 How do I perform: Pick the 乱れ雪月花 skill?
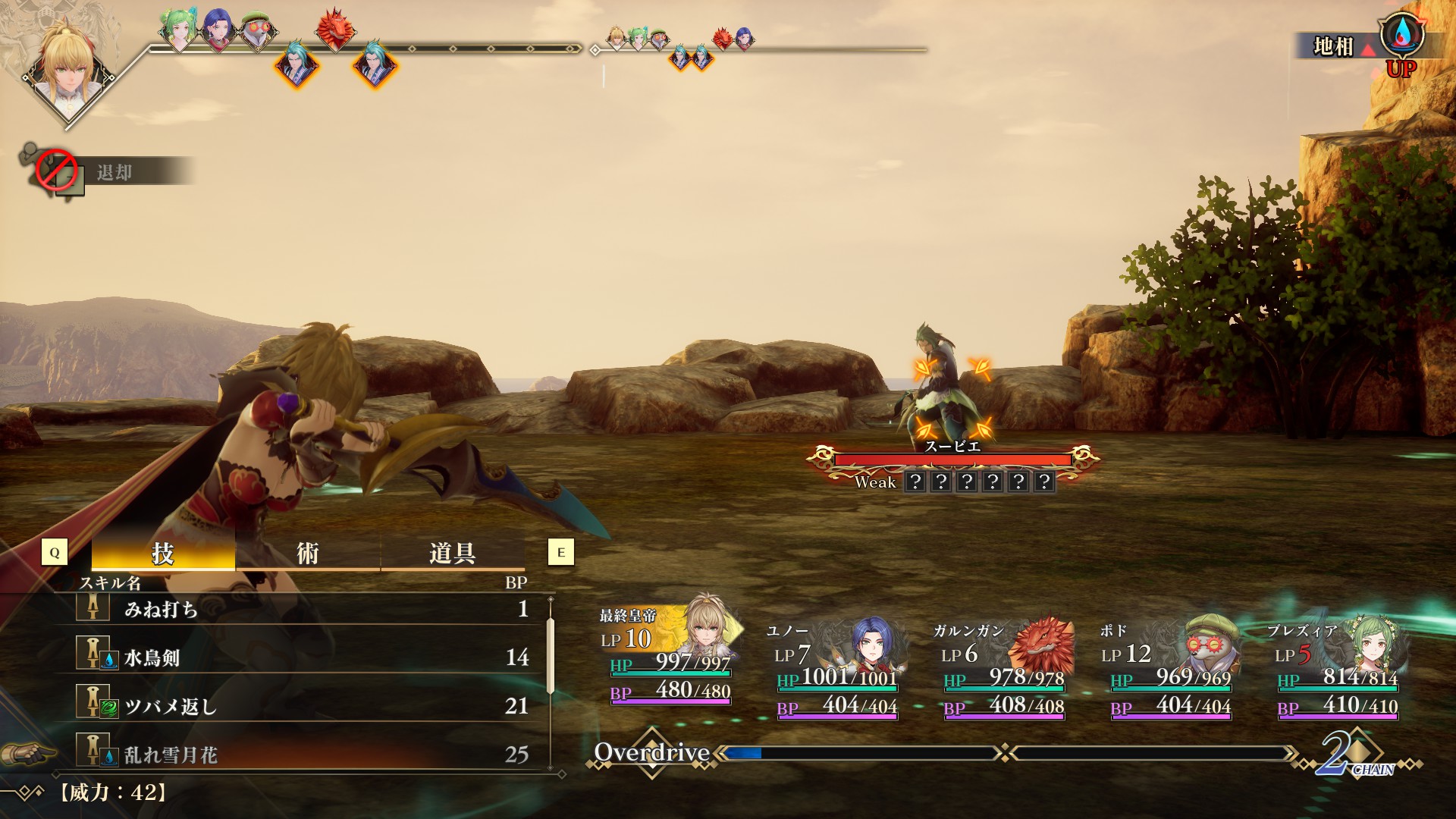[303, 755]
